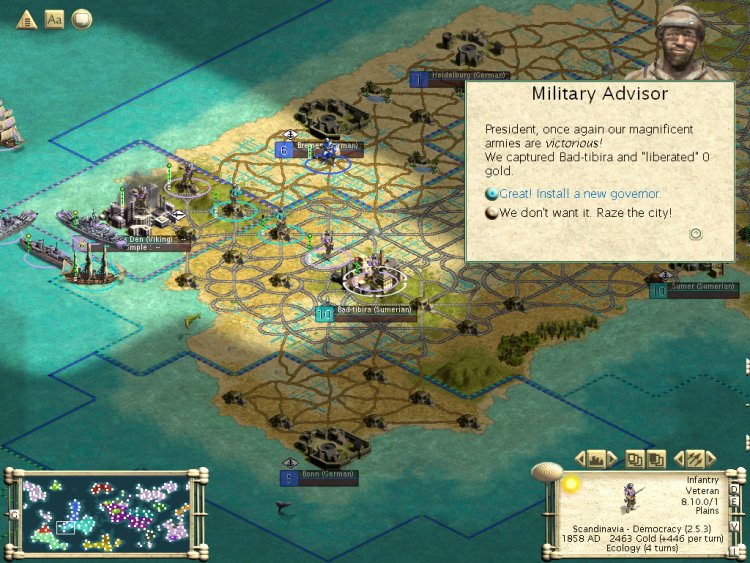
Task: Click the left overlapping-squares button
Action: click(635, 459)
